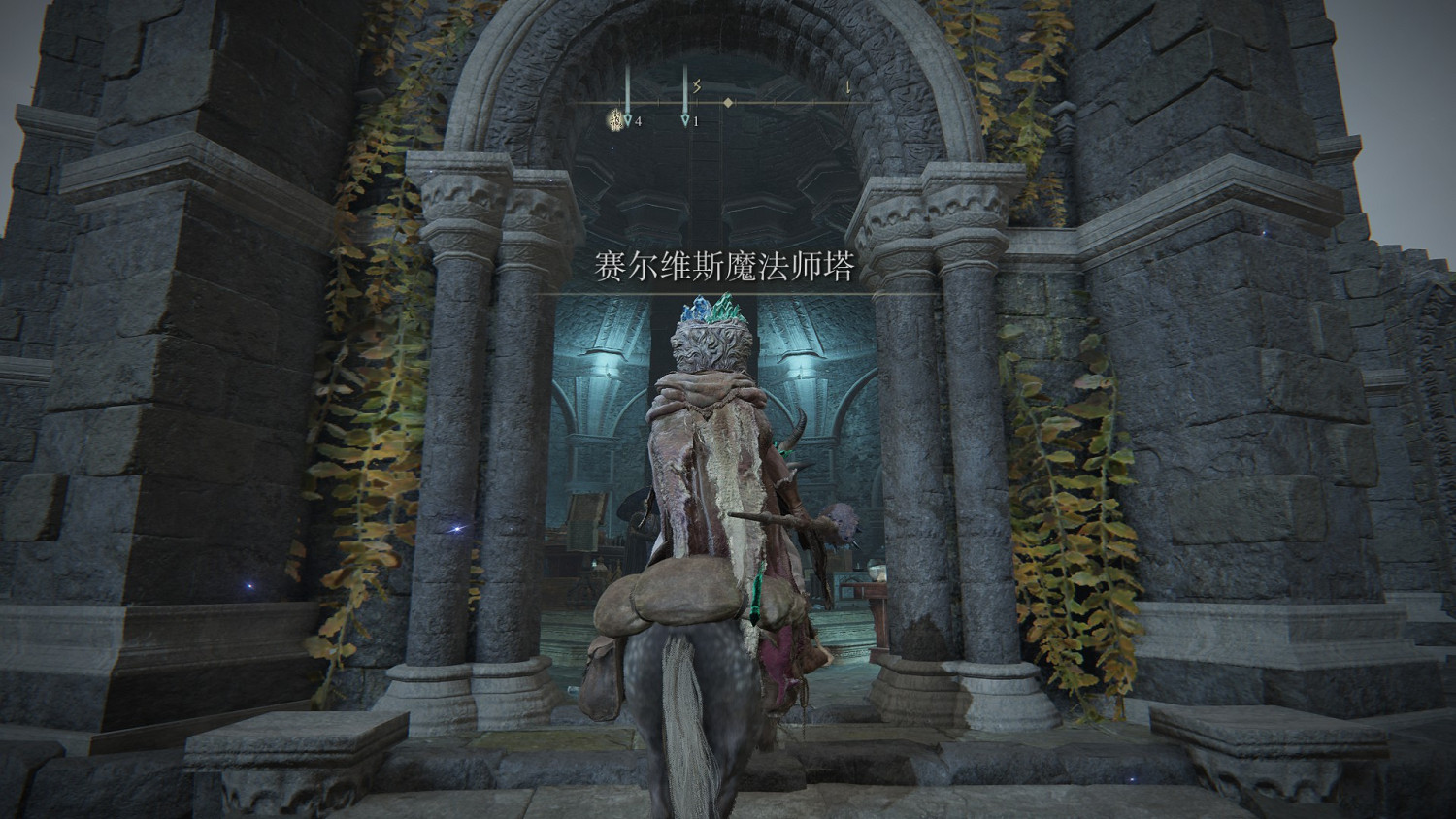1456x819 pixels.
Task: Click the glowing white sigil beside the flask counter
Action: 615,118
